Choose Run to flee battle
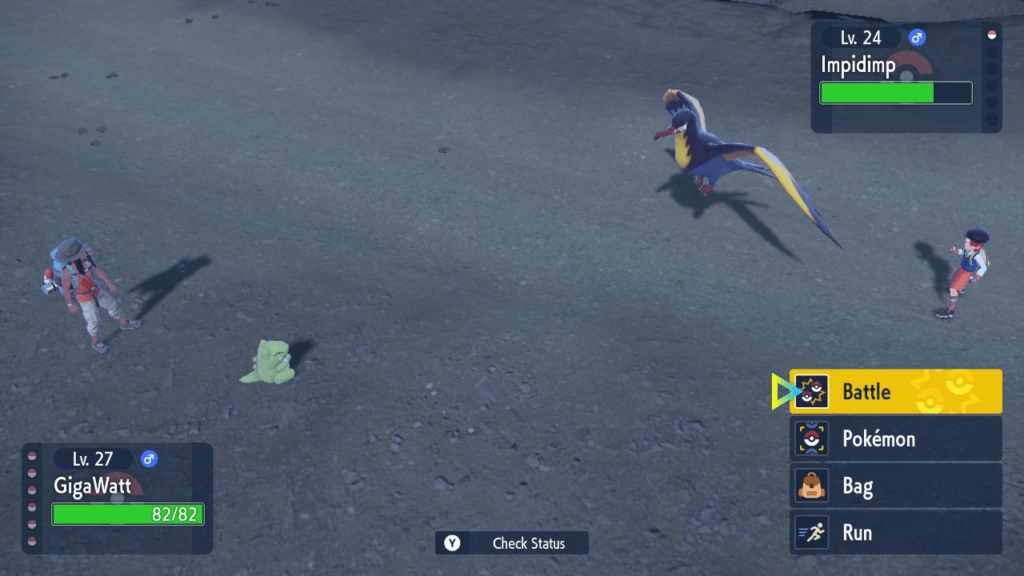Image resolution: width=1024 pixels, height=576 pixels. point(896,533)
